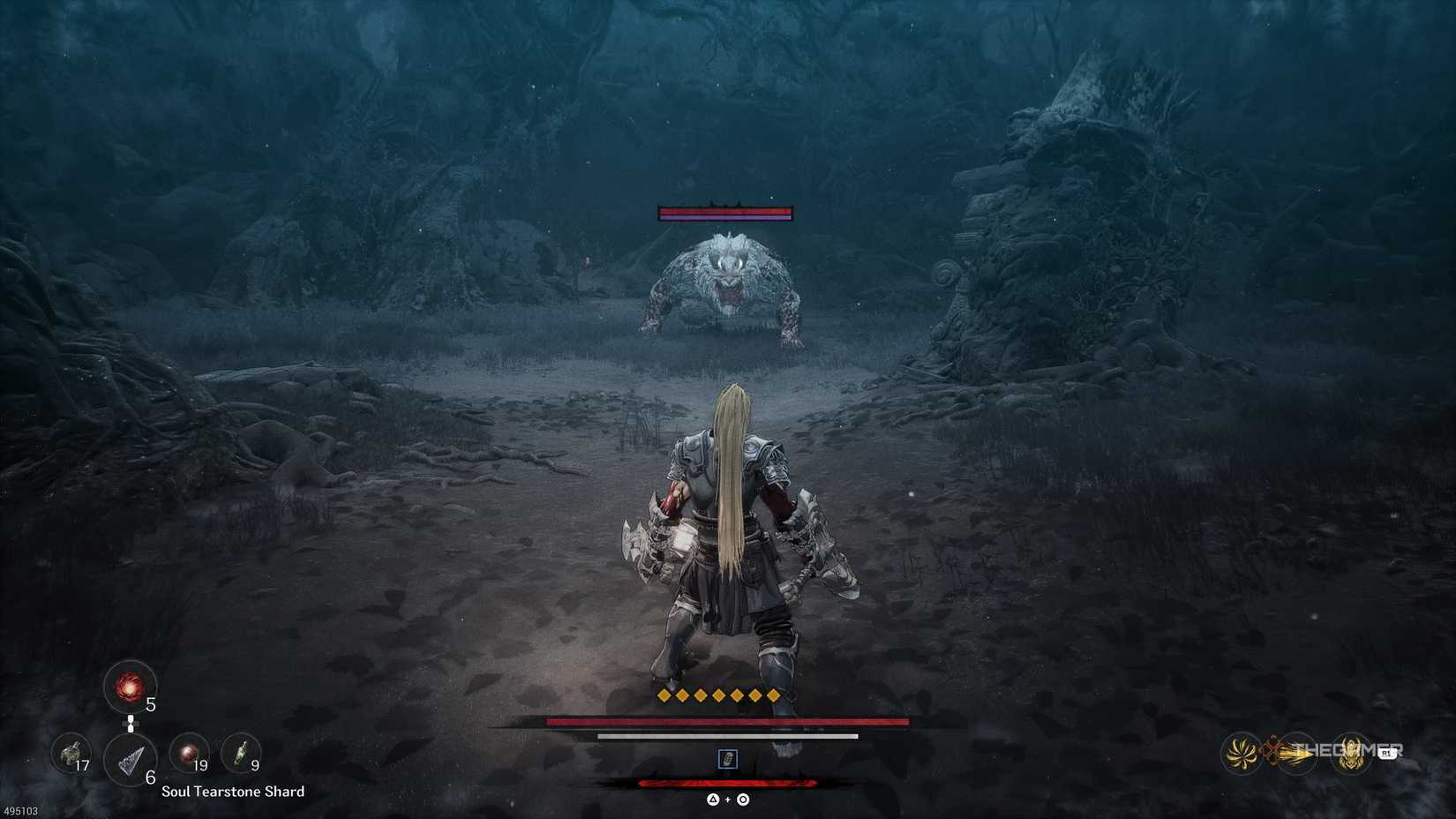Click the boss health bar above the monster
The height and width of the screenshot is (819, 1456).
tap(726, 215)
